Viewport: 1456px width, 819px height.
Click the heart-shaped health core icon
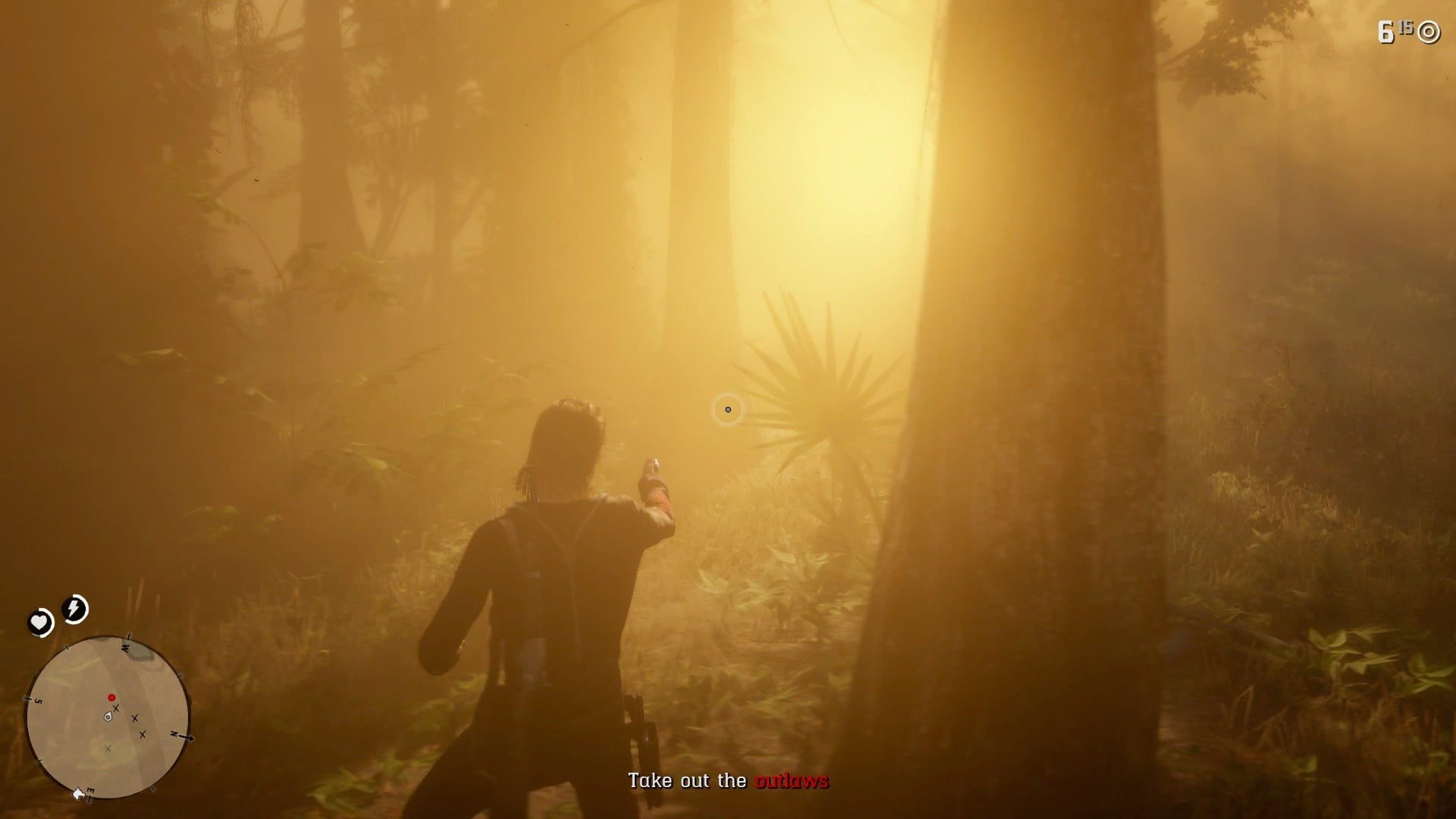(39, 621)
